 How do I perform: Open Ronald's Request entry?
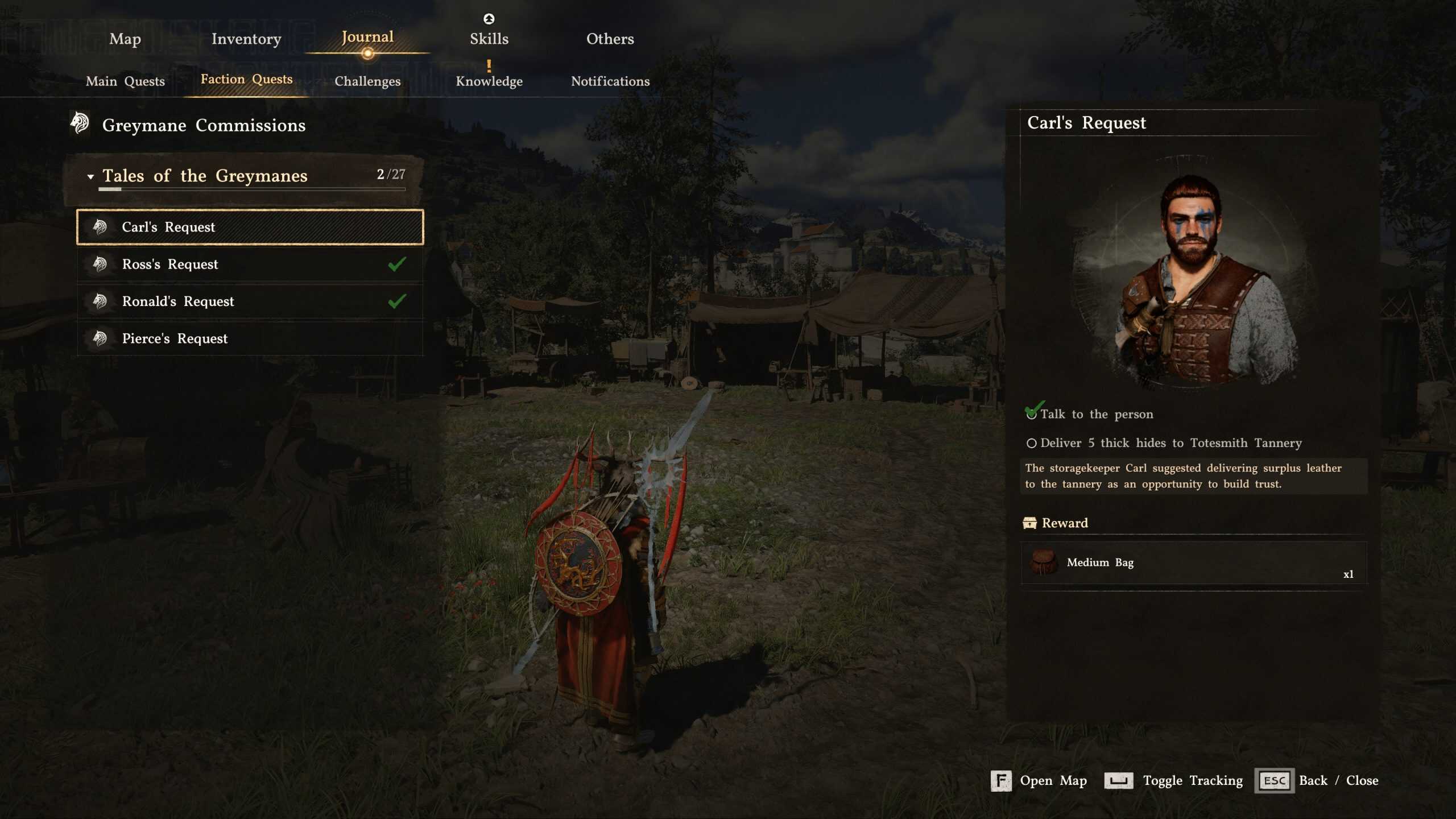pos(250,301)
